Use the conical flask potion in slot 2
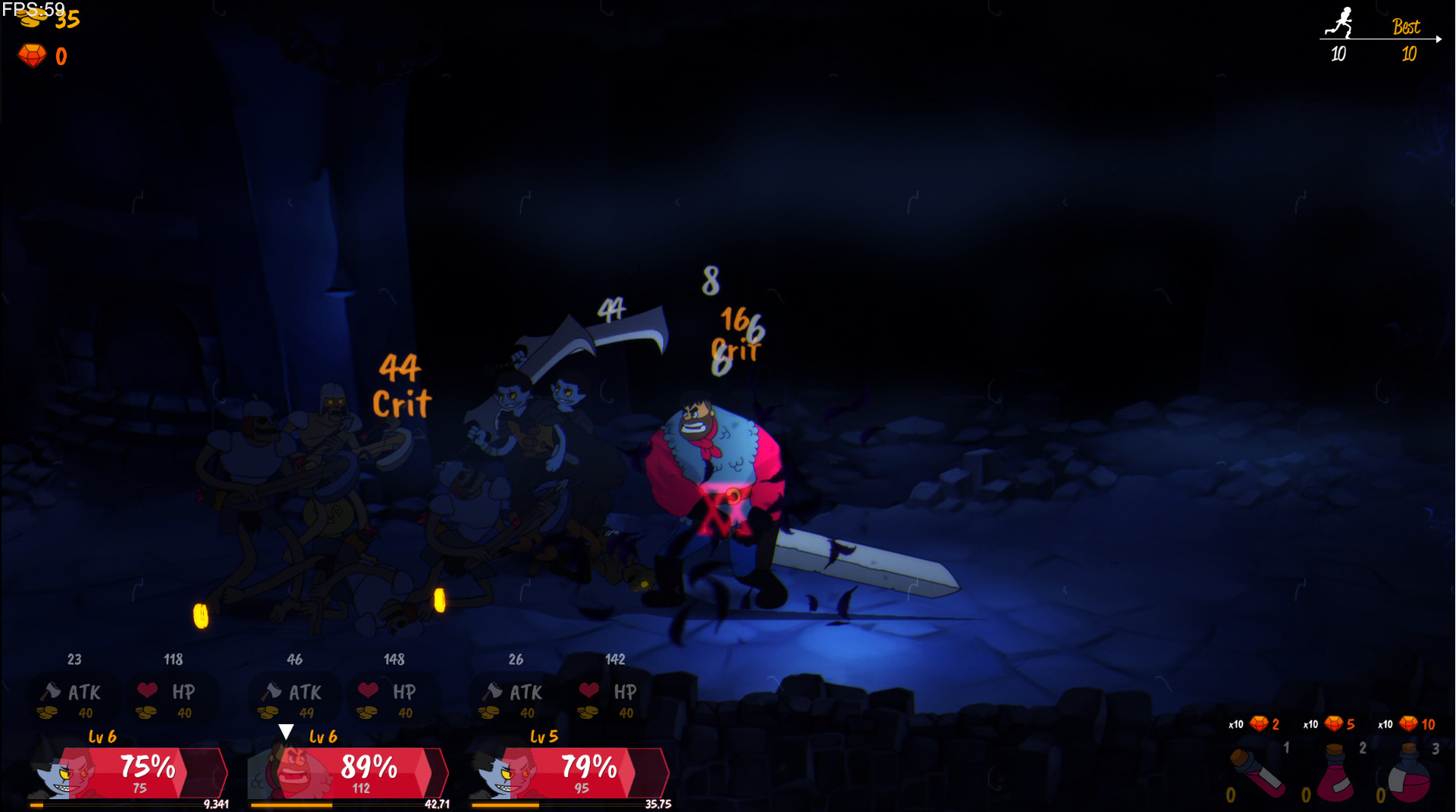 [x=1336, y=775]
